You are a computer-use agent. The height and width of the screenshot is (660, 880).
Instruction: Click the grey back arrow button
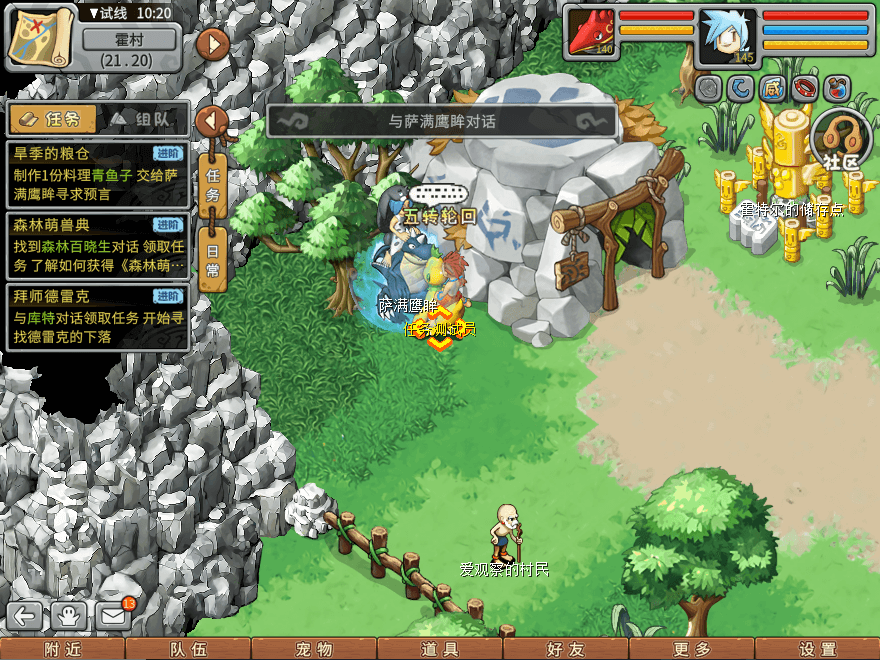tap(26, 616)
